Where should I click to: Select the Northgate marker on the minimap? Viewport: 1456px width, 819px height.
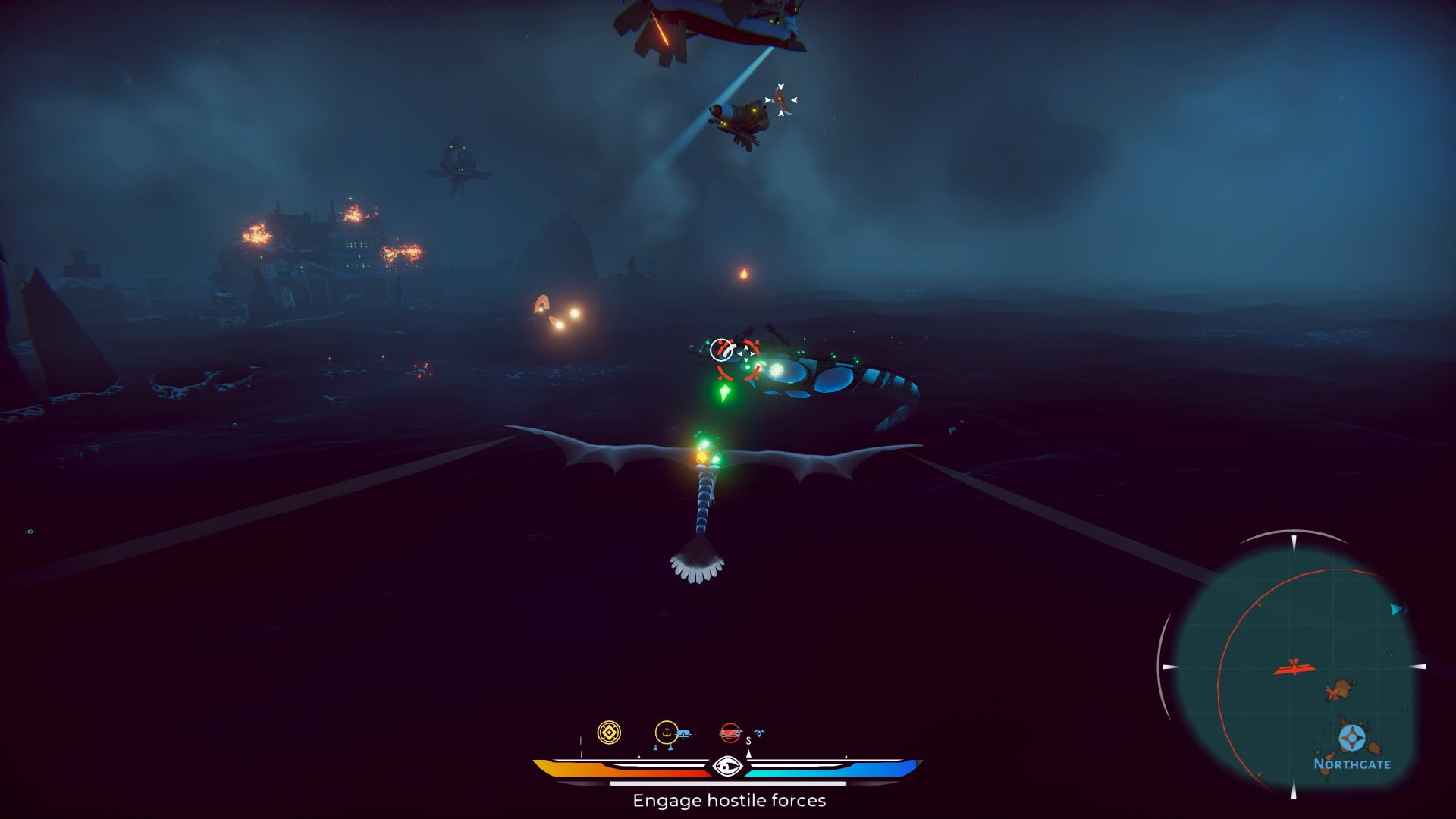tap(1351, 738)
